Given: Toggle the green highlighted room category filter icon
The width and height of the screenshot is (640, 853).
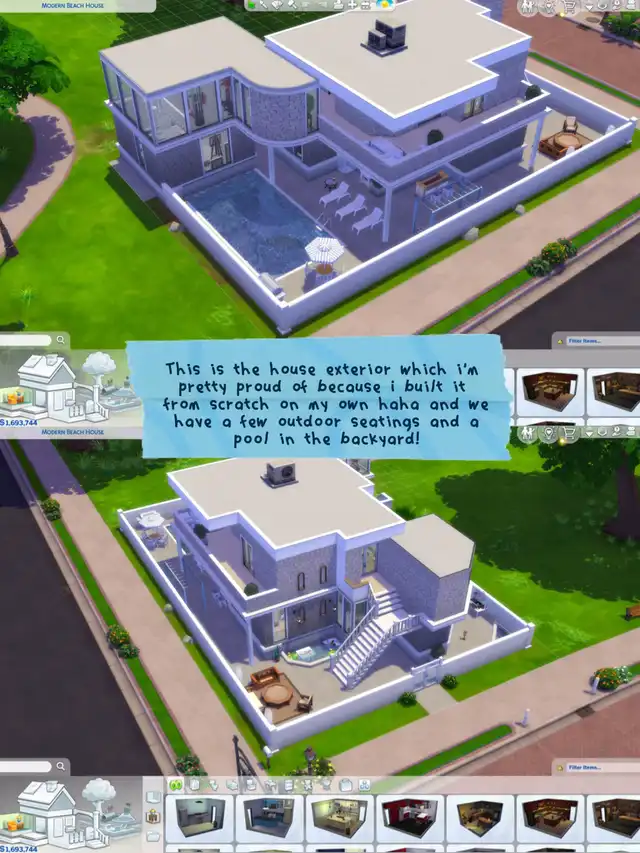Looking at the screenshot, I should pos(176,785).
